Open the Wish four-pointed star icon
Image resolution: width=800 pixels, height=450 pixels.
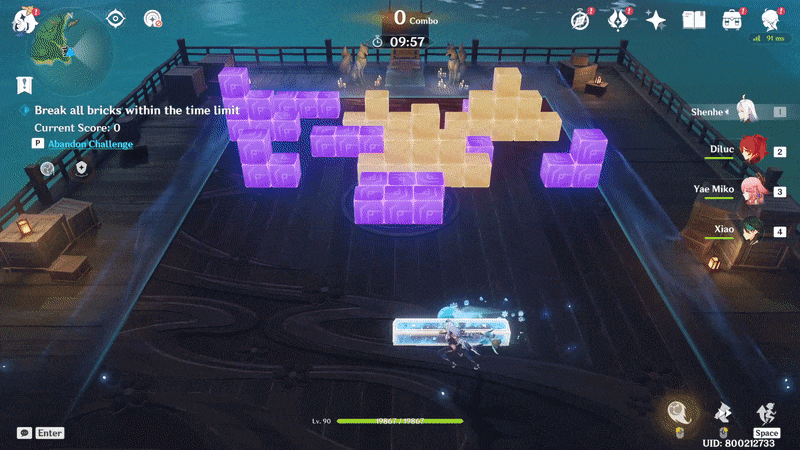(656, 19)
